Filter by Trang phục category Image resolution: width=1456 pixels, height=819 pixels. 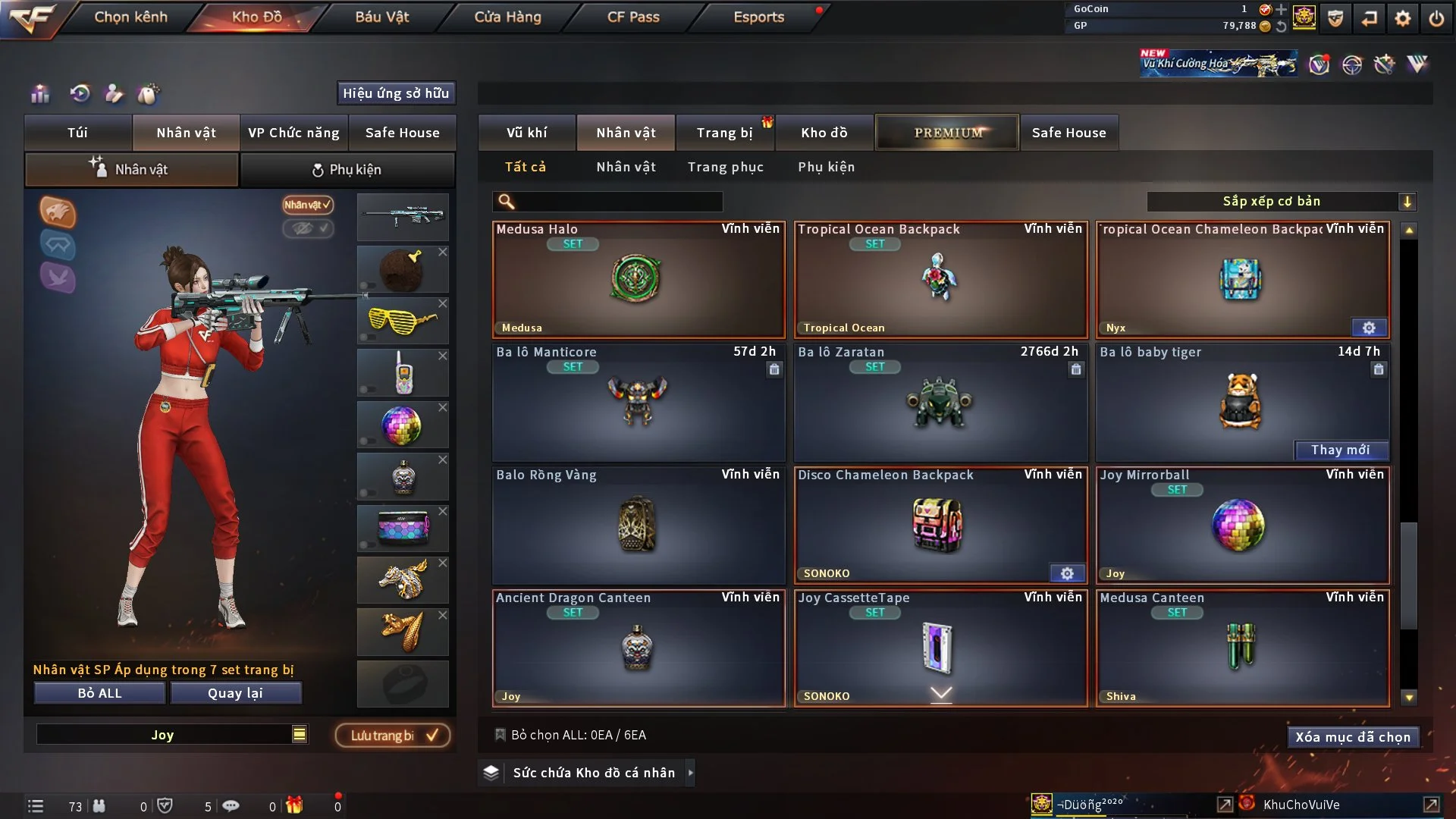[x=725, y=167]
